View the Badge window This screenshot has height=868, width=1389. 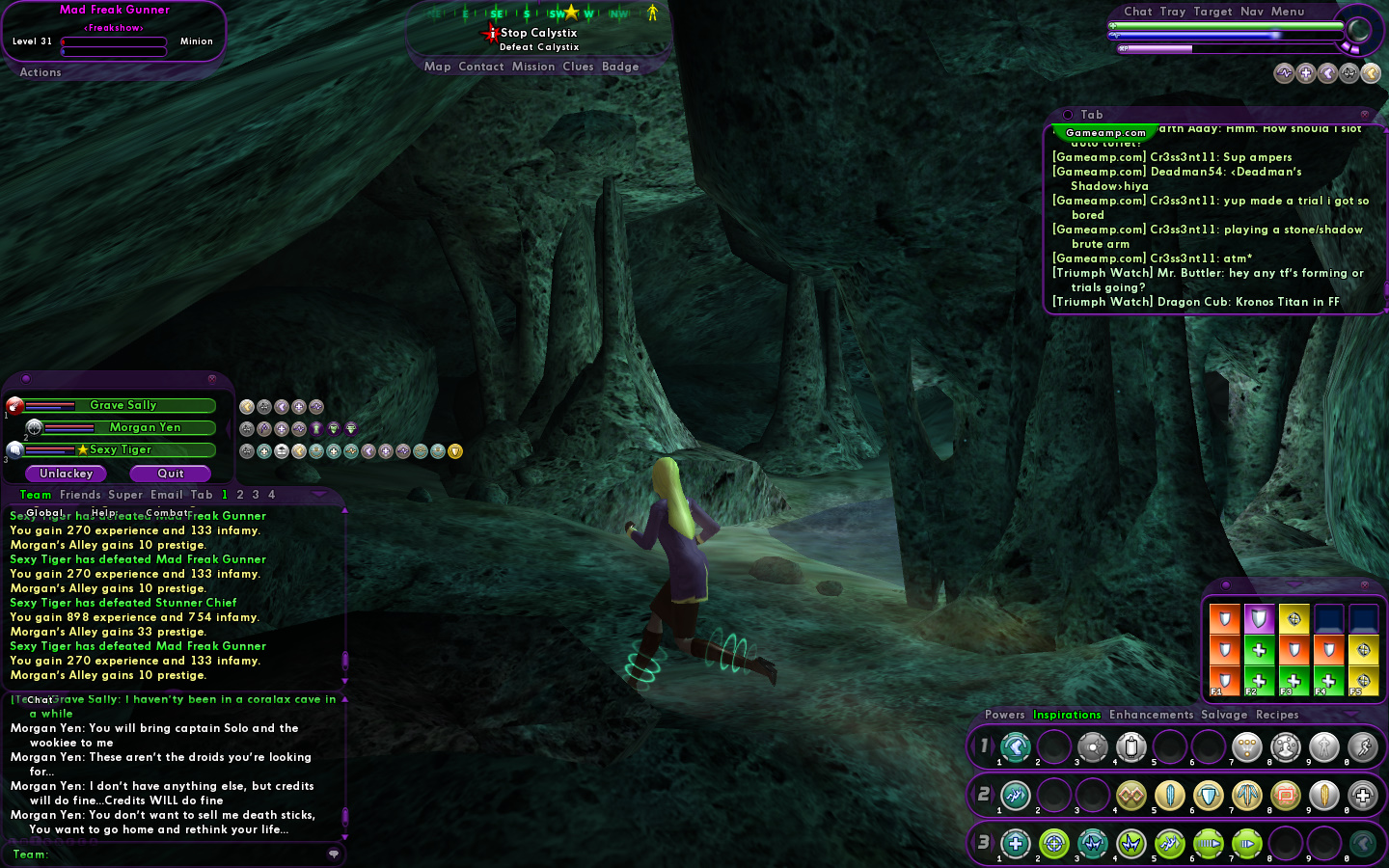point(620,67)
